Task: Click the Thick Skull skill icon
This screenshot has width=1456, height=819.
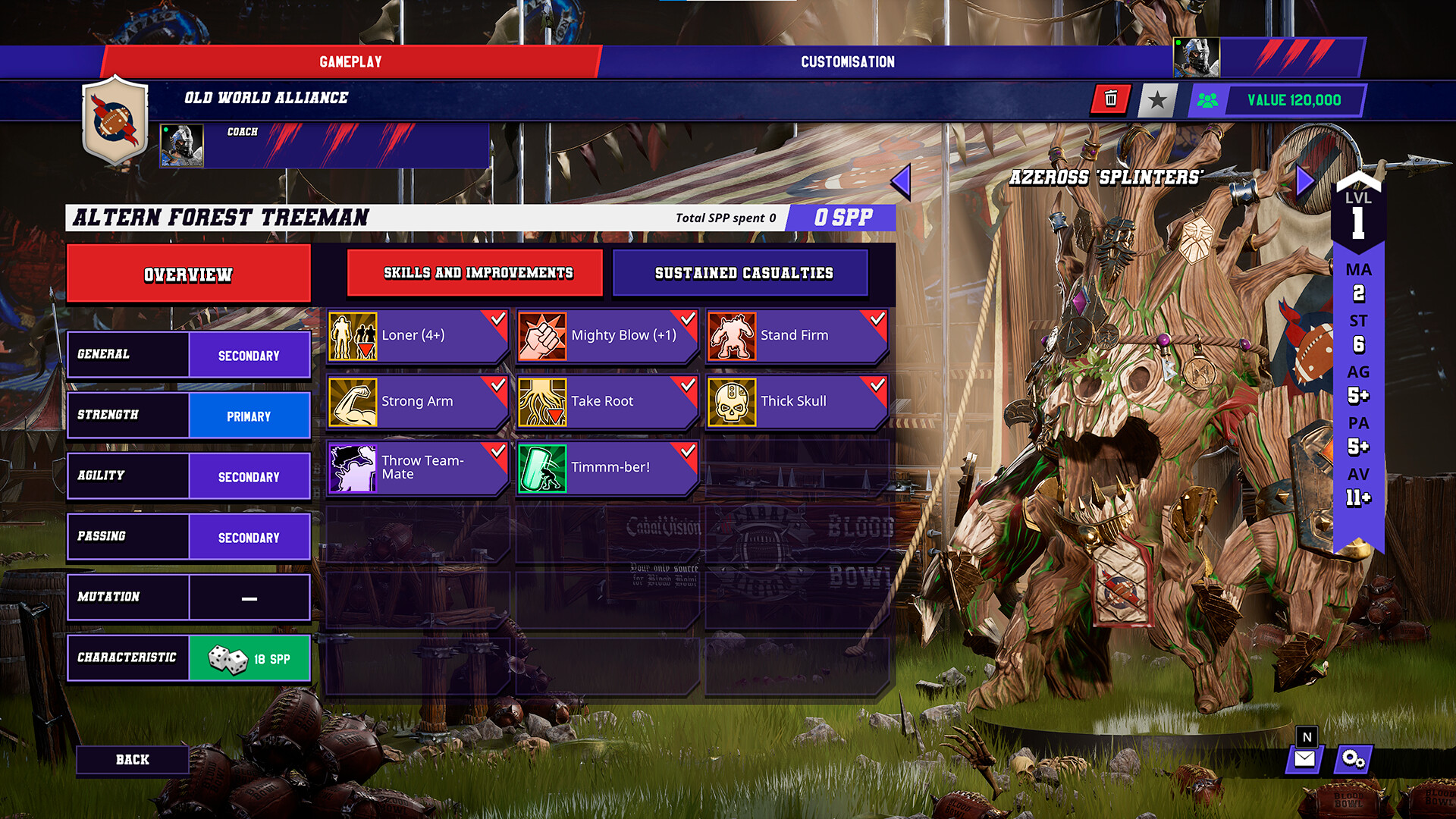Action: 733,401
